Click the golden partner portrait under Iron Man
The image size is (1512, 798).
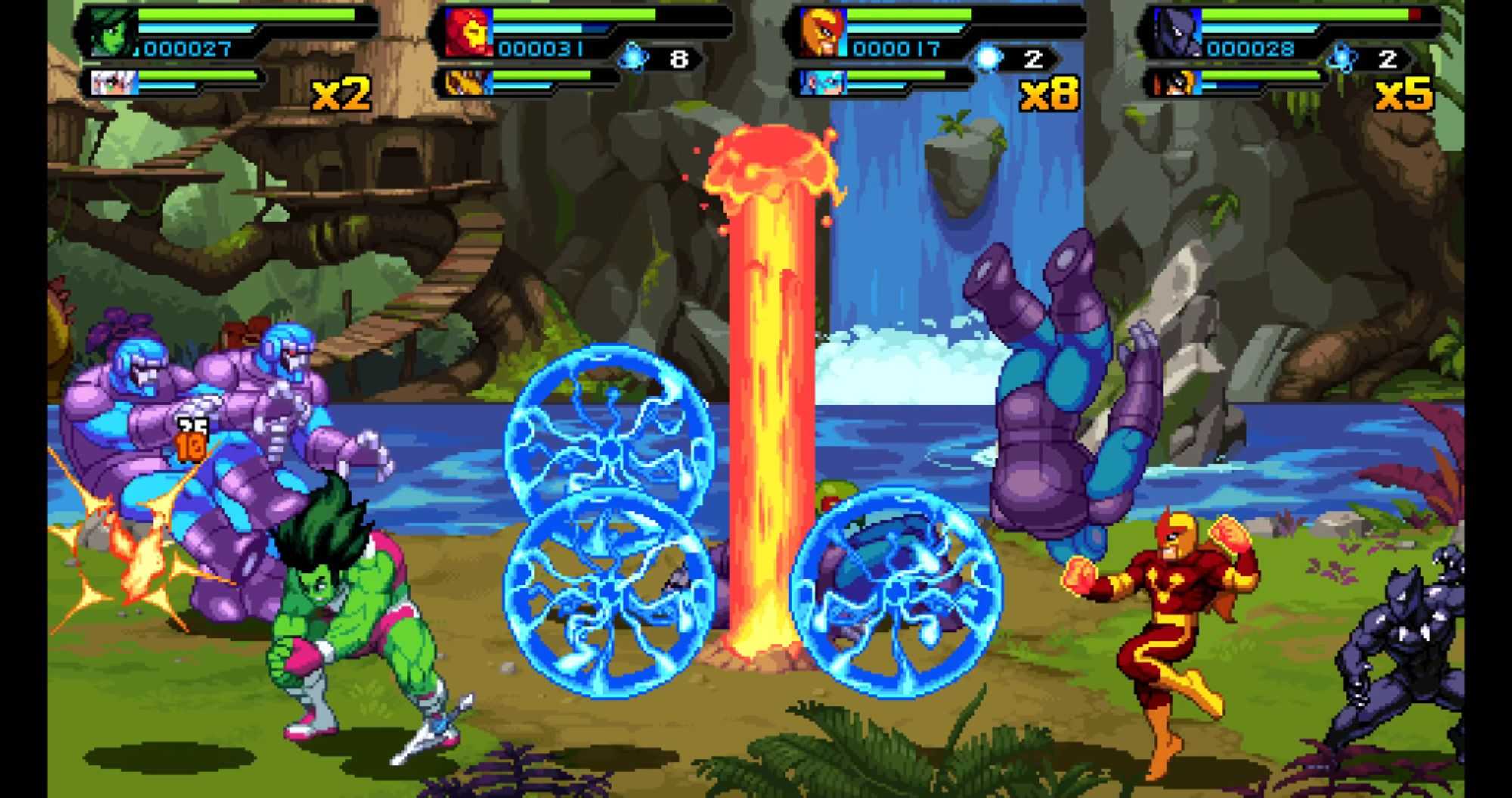coord(466,82)
